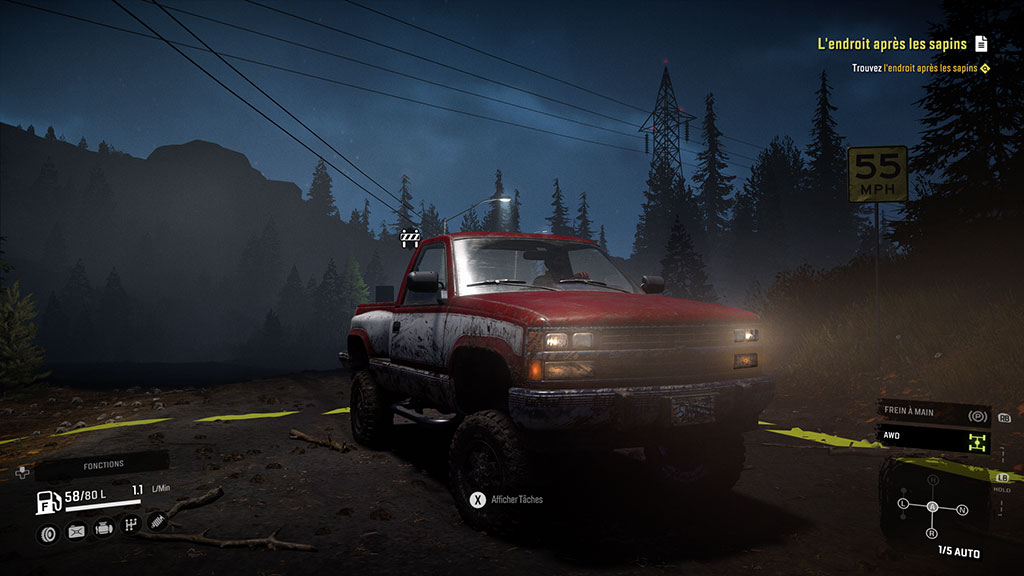Show tasks via Afficher Tâches label
This screenshot has width=1024, height=576.
coord(517,499)
